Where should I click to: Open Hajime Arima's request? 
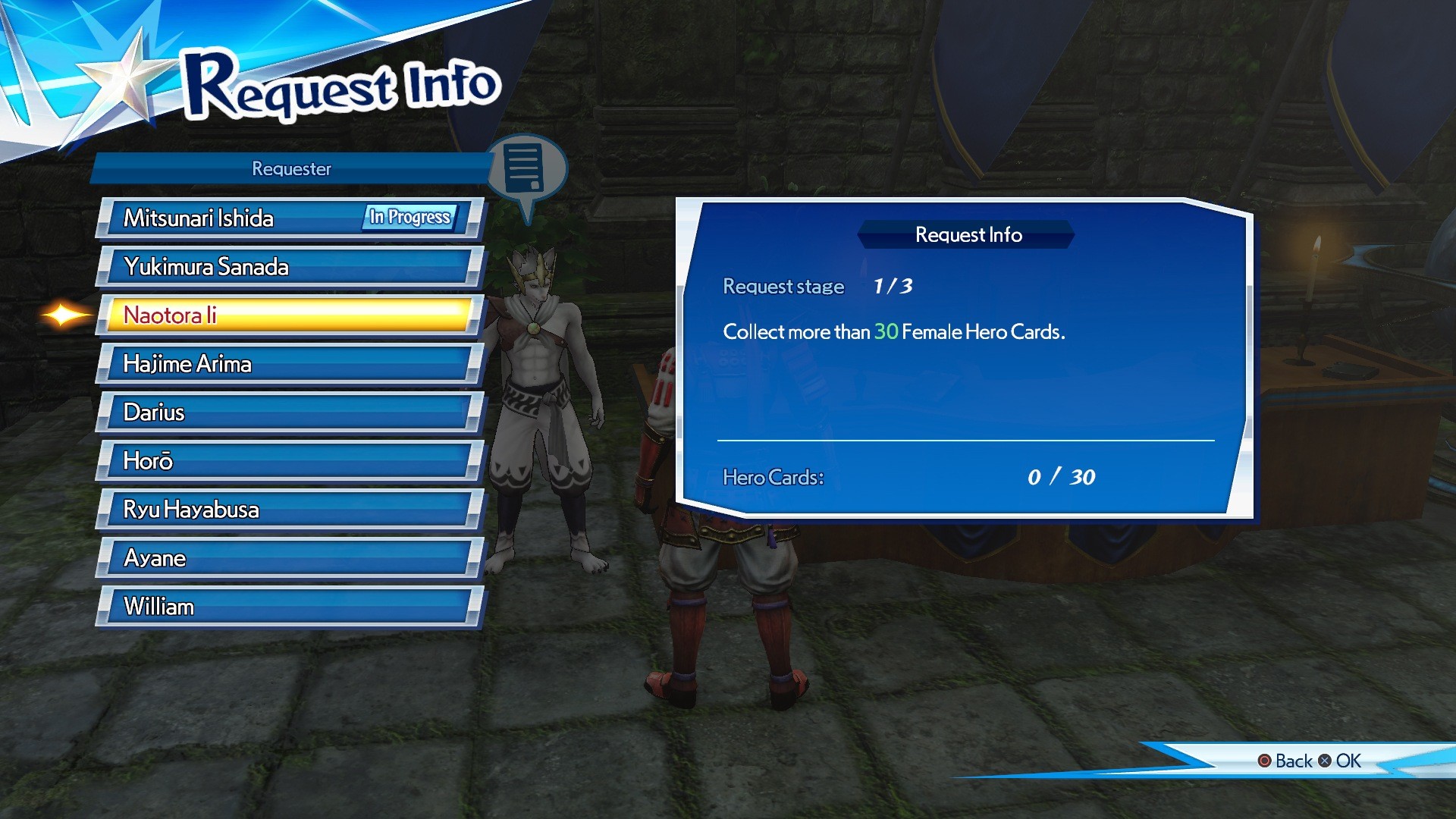(x=288, y=364)
